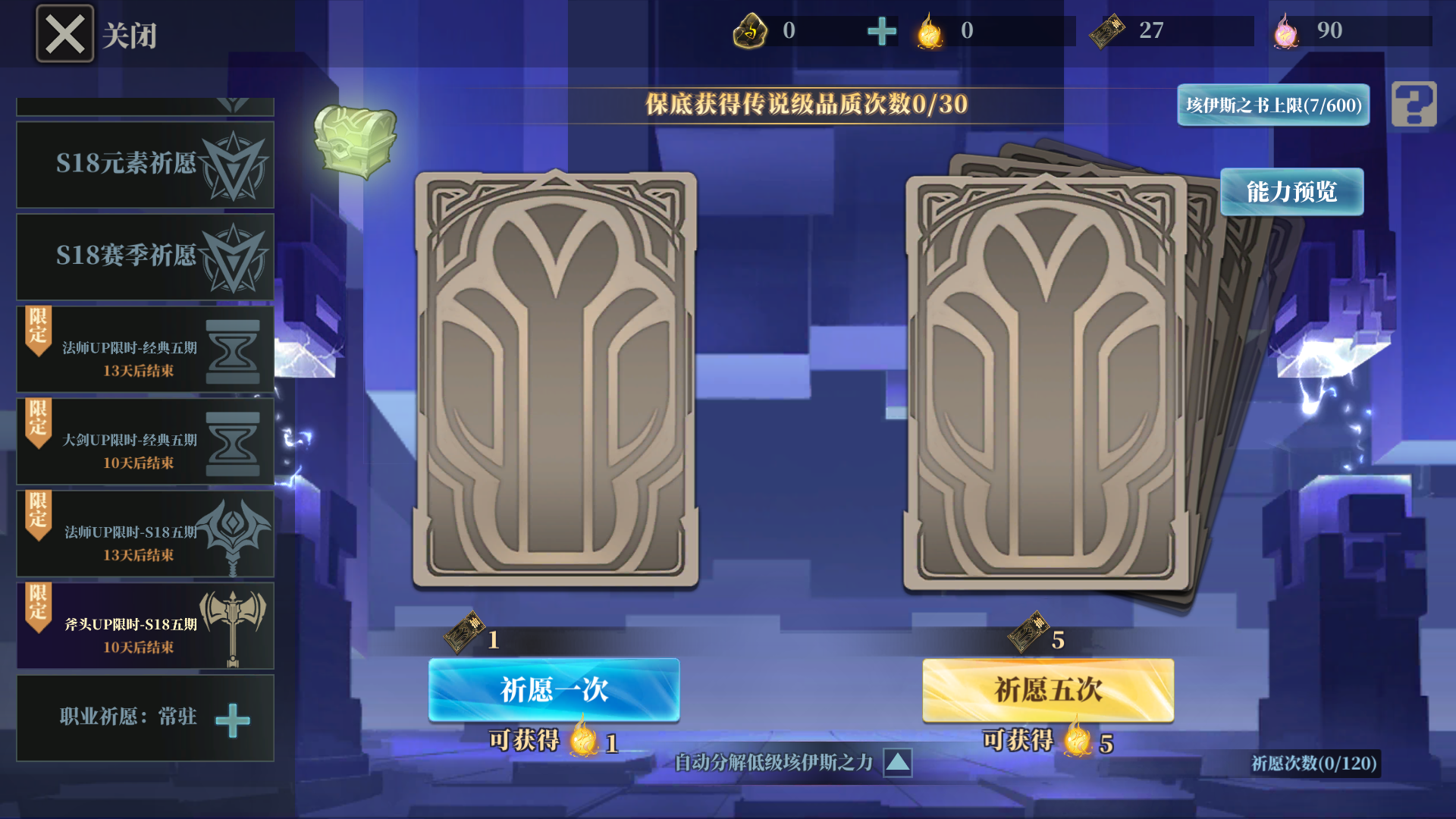Open the question mark help icon

[1412, 106]
